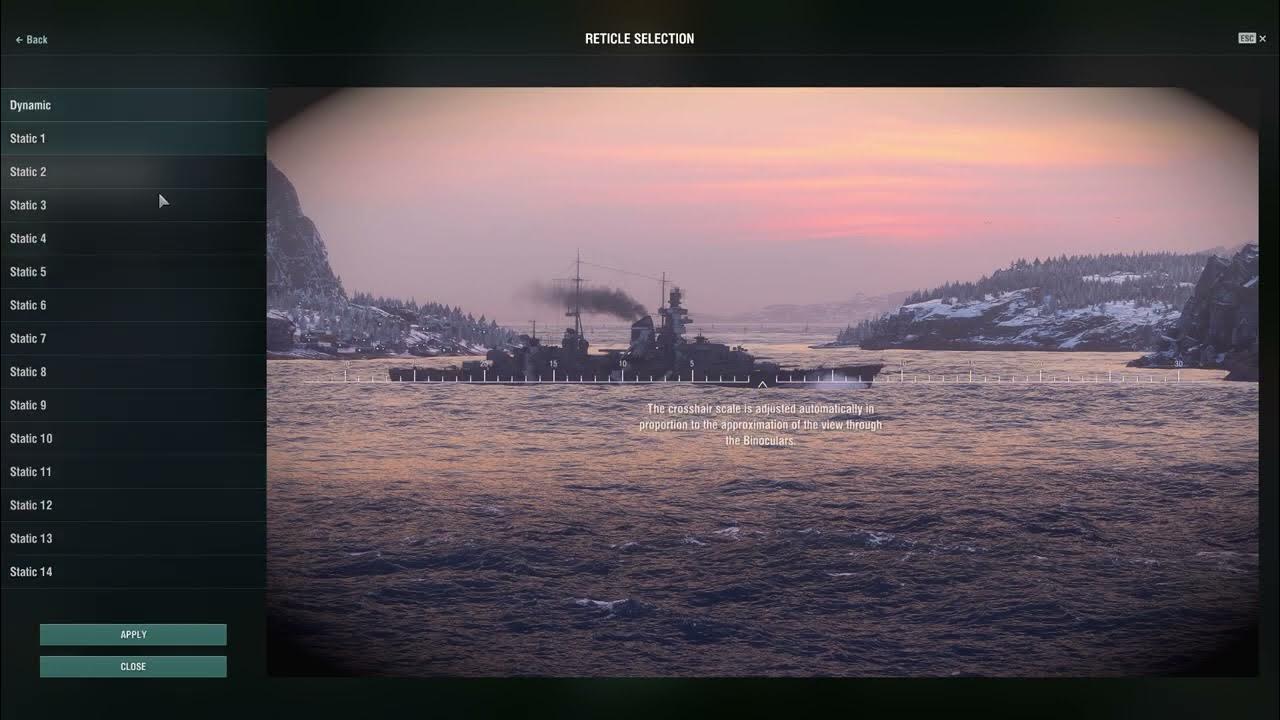The image size is (1280, 720).
Task: Exit reticle selection via the ESC × icon
Action: [1250, 39]
